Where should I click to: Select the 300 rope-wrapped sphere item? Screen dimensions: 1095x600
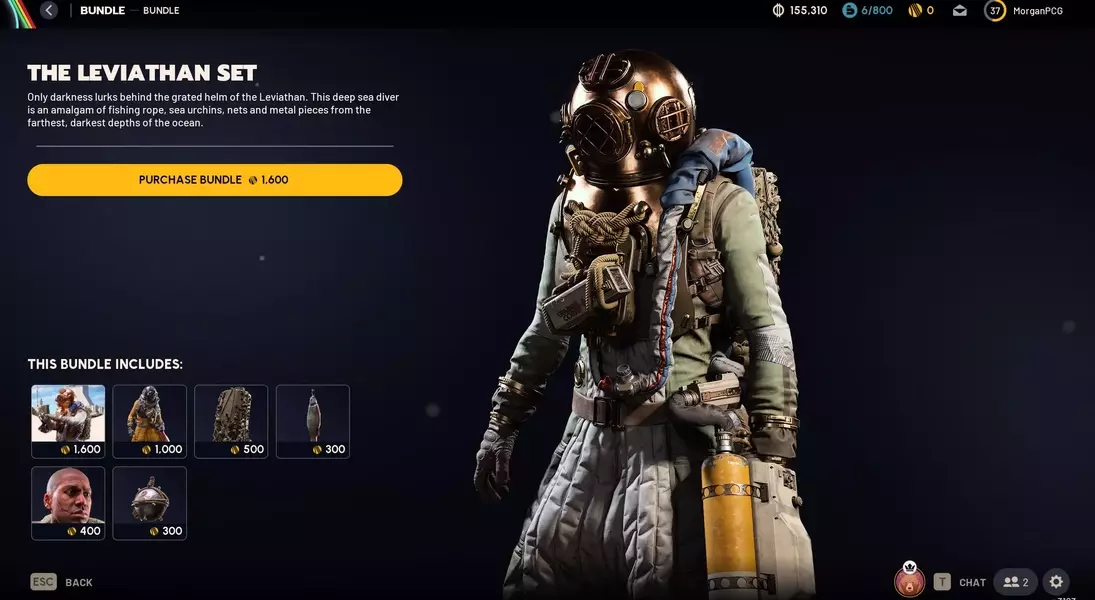149,503
